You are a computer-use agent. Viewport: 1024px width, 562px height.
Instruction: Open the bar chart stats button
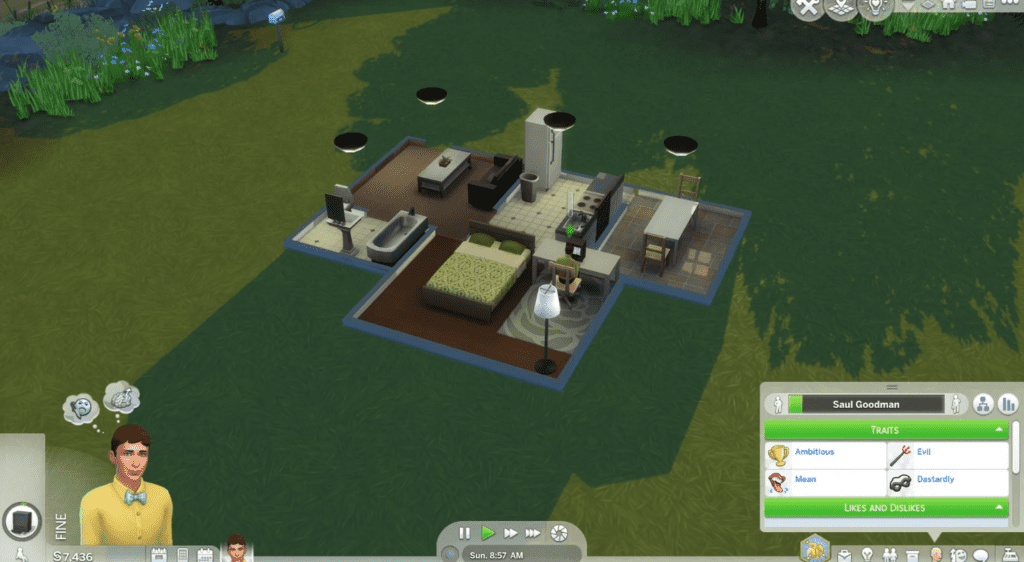point(1008,404)
